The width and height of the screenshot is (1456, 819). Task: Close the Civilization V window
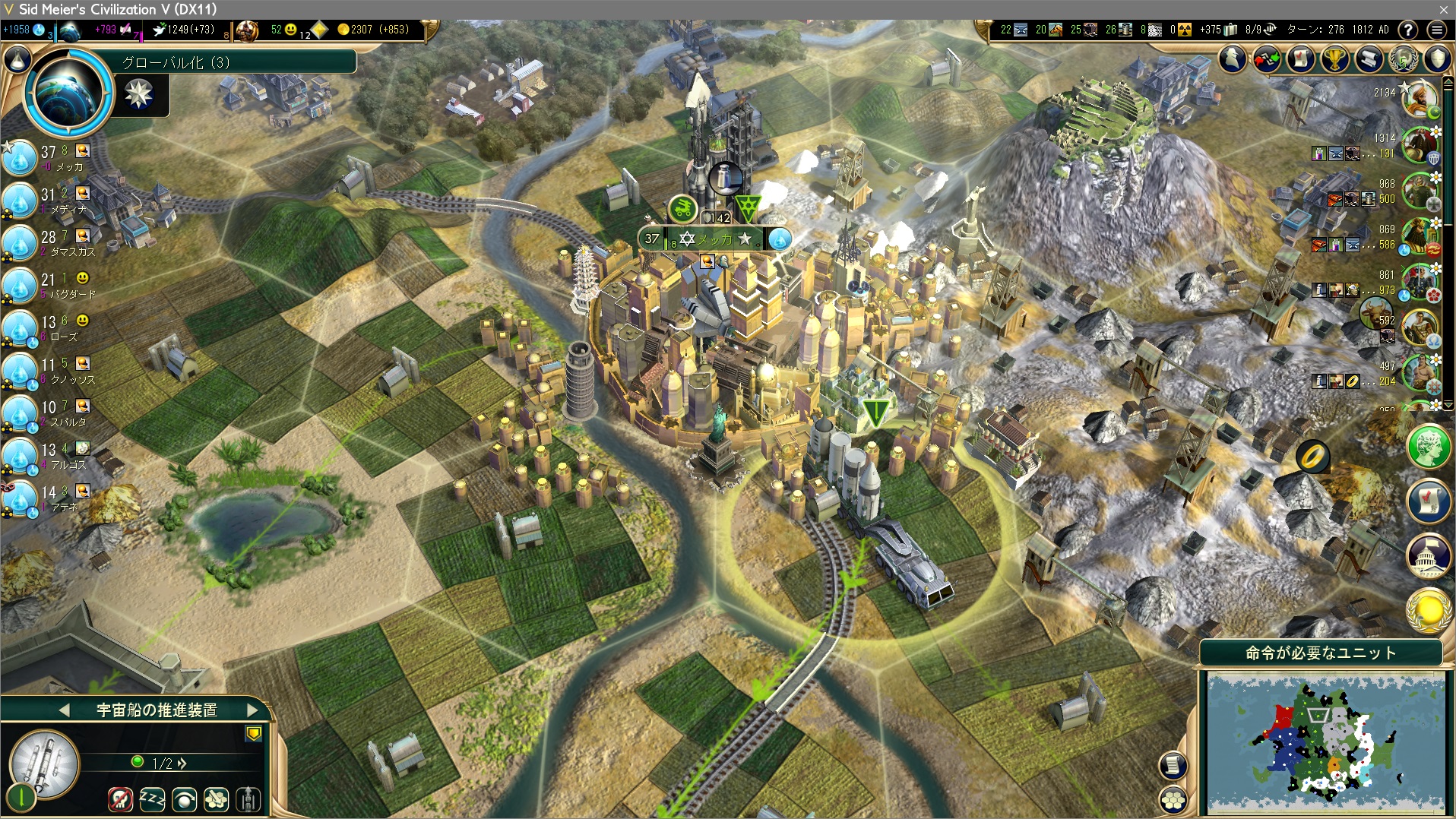pos(1443,9)
